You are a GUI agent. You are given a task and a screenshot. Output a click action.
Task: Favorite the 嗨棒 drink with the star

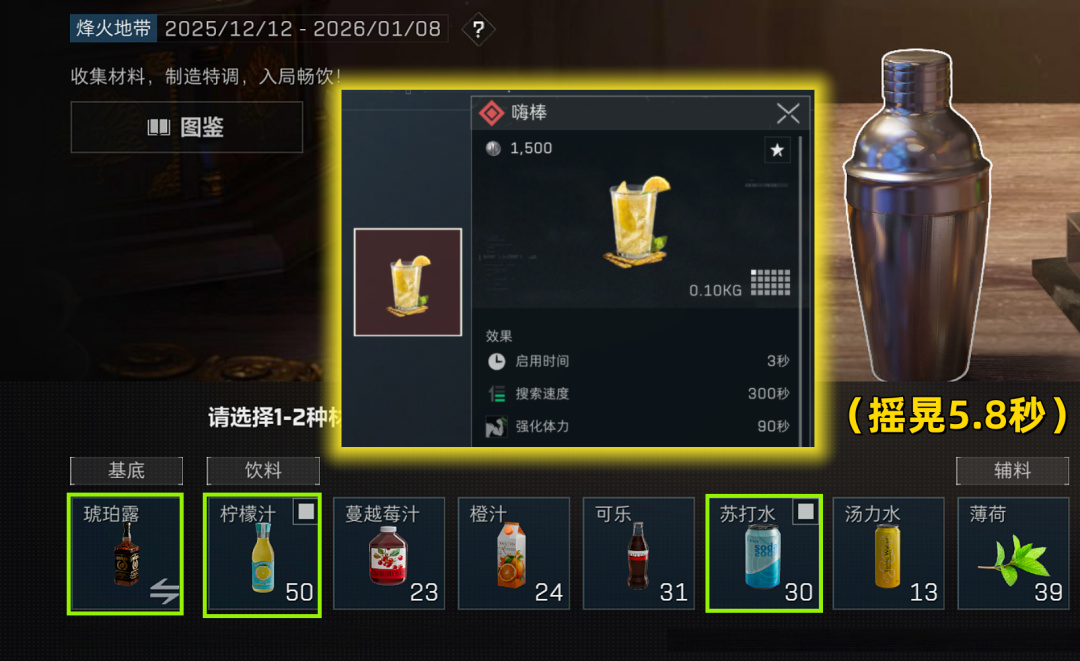[777, 150]
